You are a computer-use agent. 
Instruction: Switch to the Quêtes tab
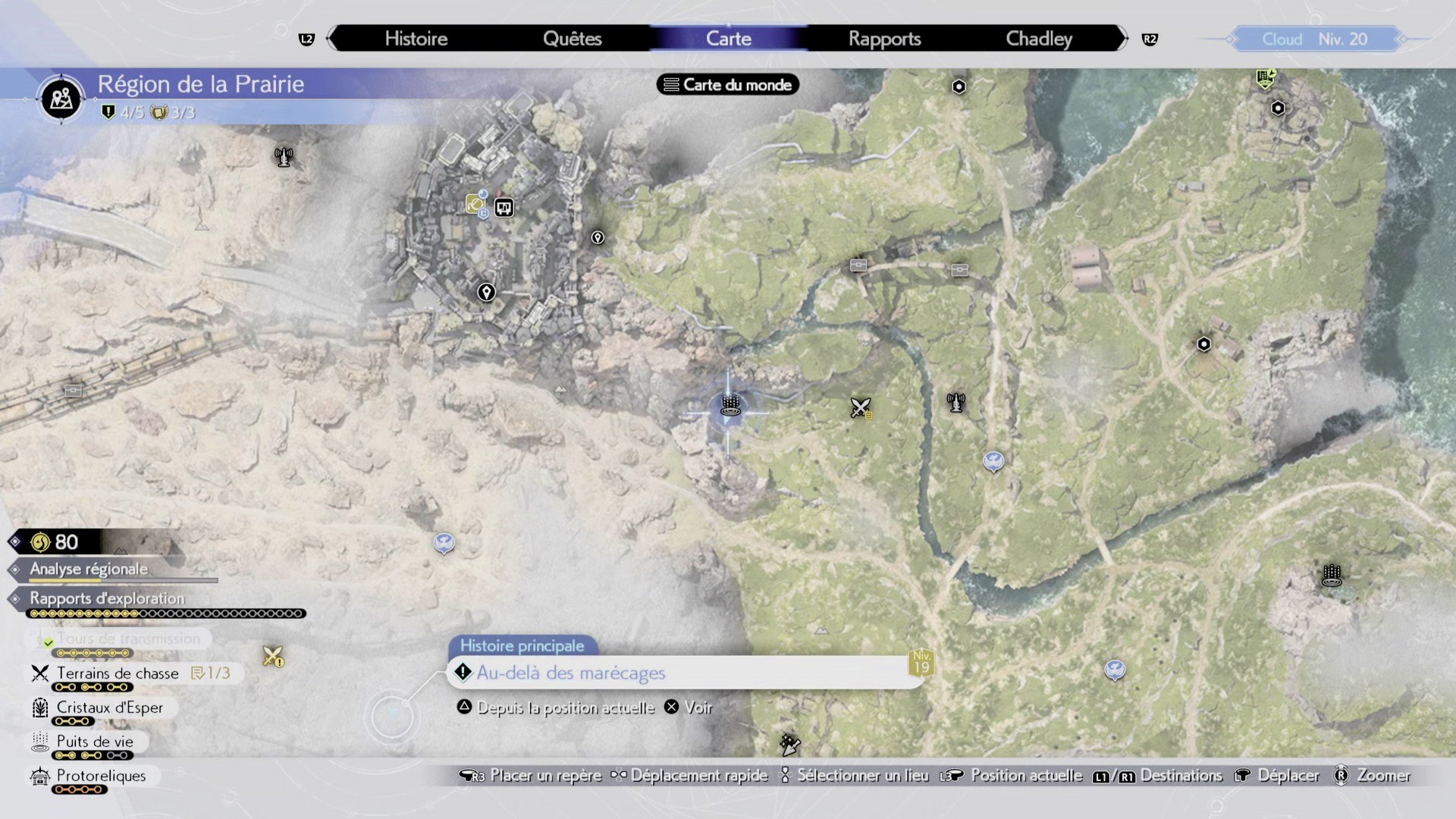click(573, 38)
